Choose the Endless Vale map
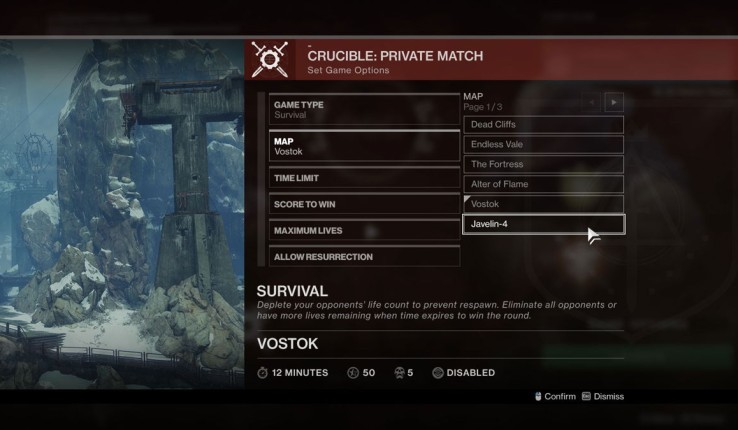This screenshot has width=738, height=430. 543,145
